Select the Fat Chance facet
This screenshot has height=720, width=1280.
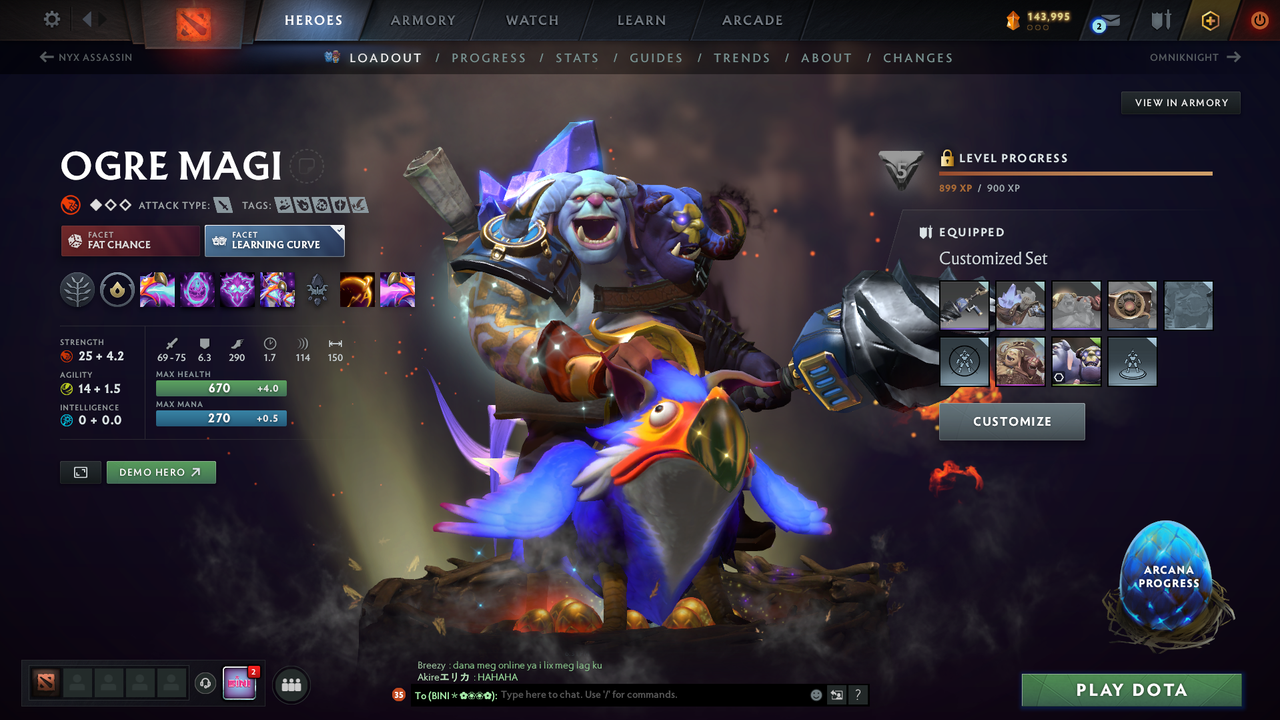(130, 240)
